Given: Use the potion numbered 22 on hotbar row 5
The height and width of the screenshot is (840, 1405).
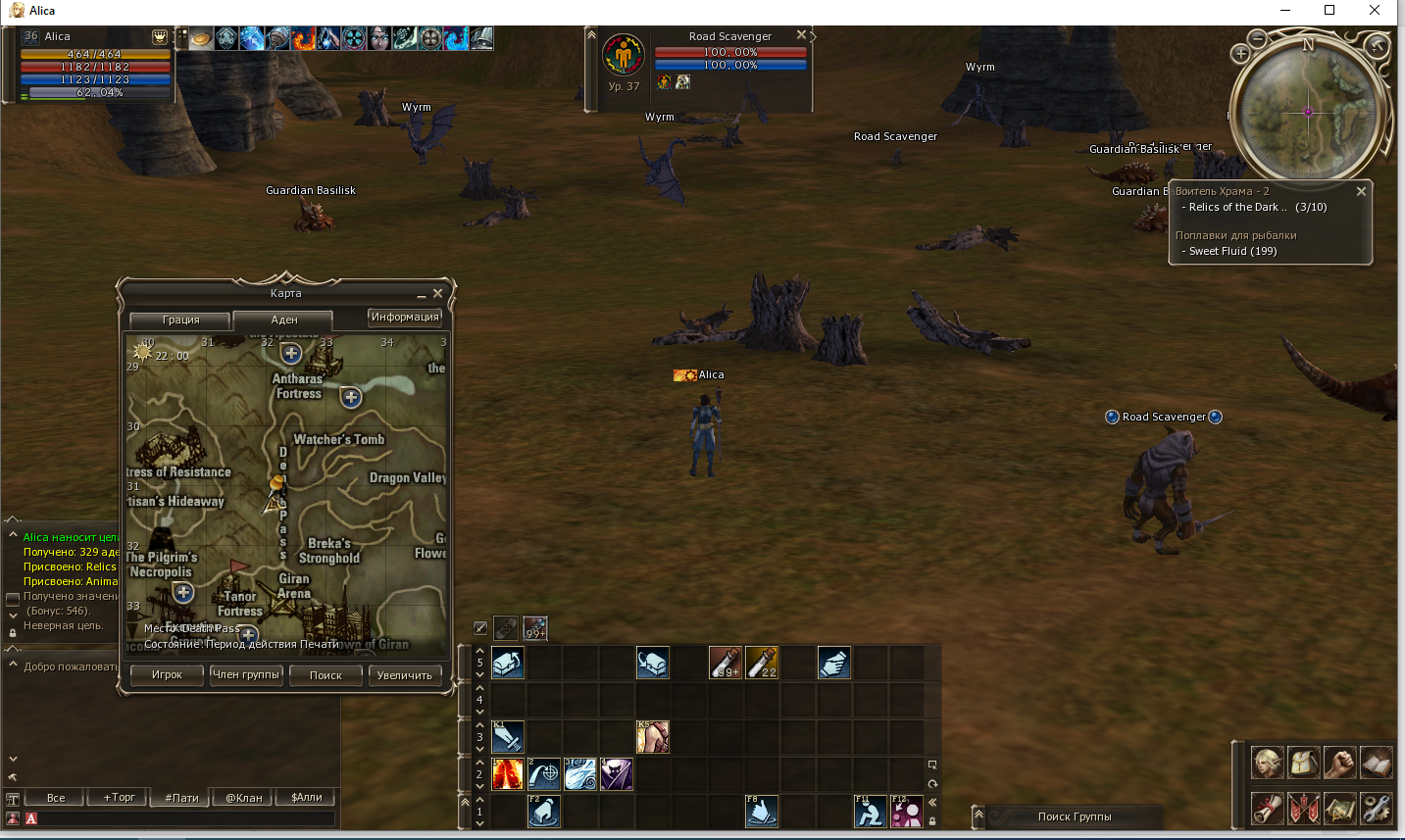Looking at the screenshot, I should pos(762,662).
